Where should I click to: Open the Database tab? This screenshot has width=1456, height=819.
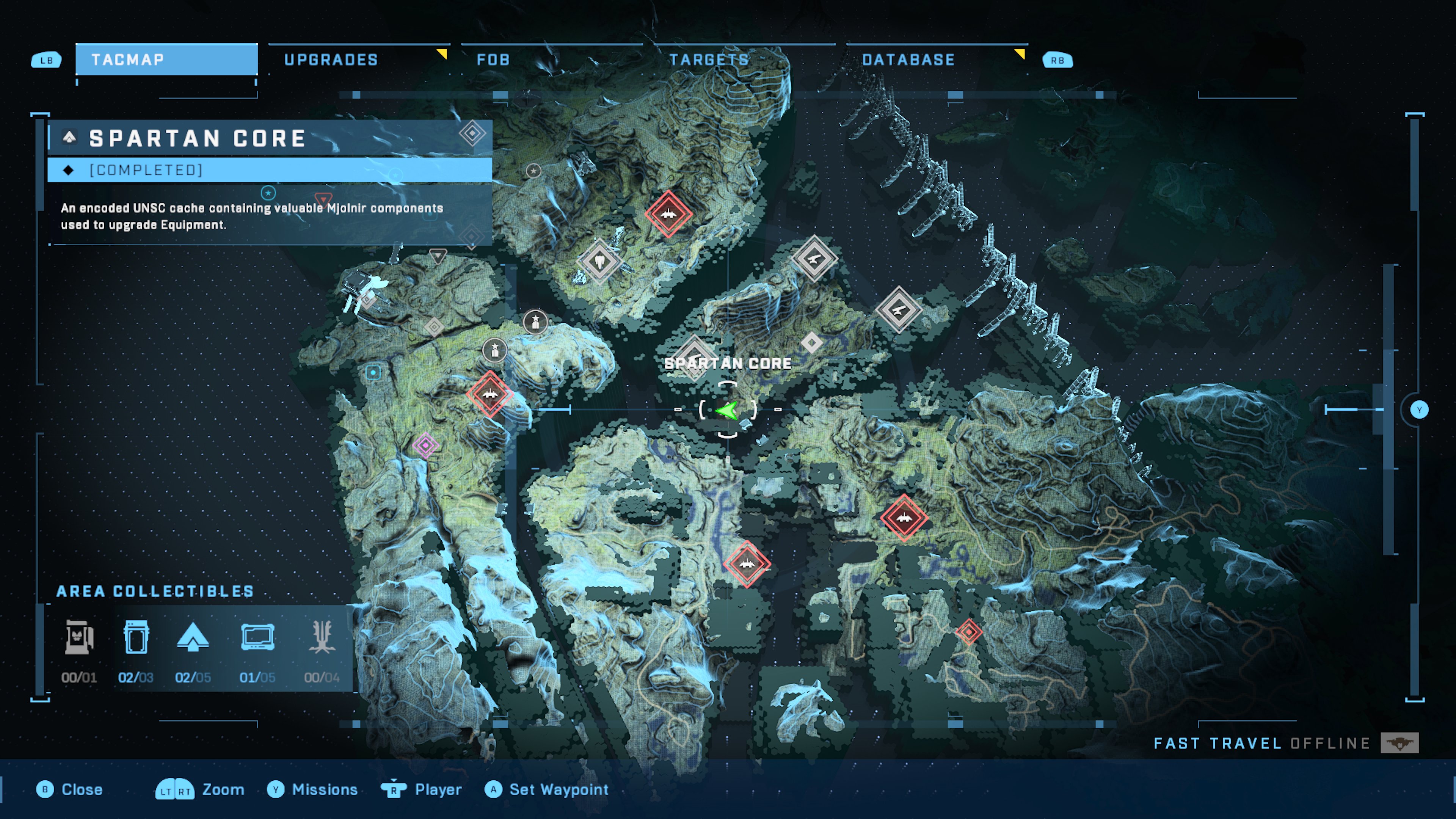pos(908,60)
